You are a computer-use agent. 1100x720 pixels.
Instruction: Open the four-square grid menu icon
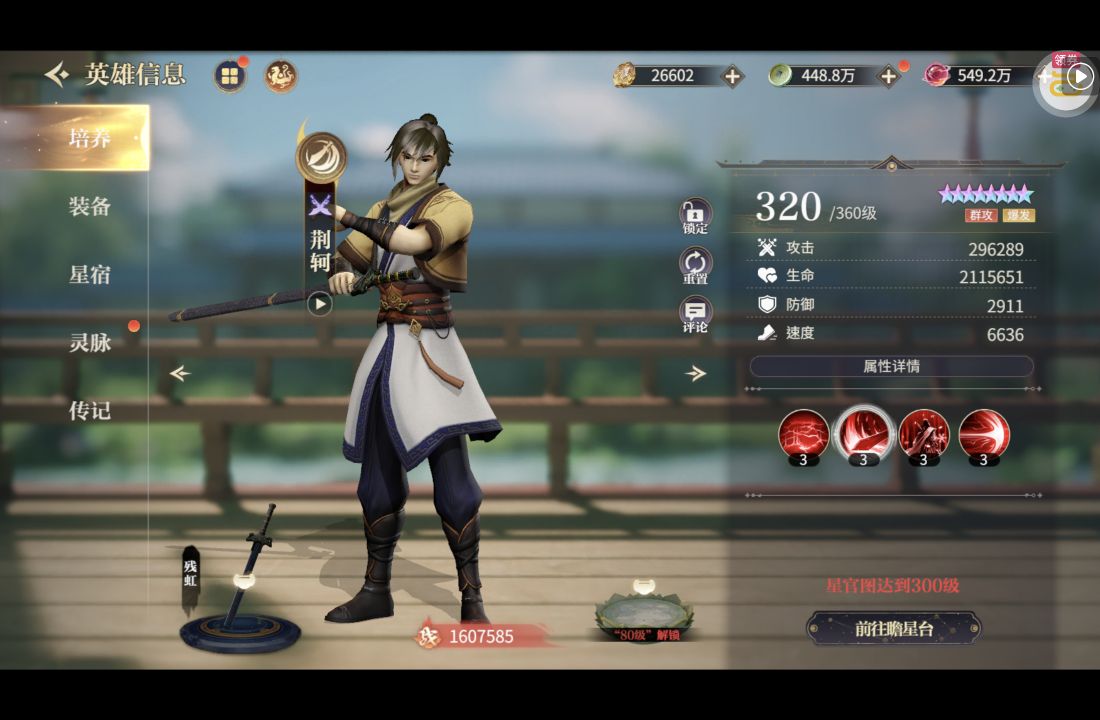230,76
